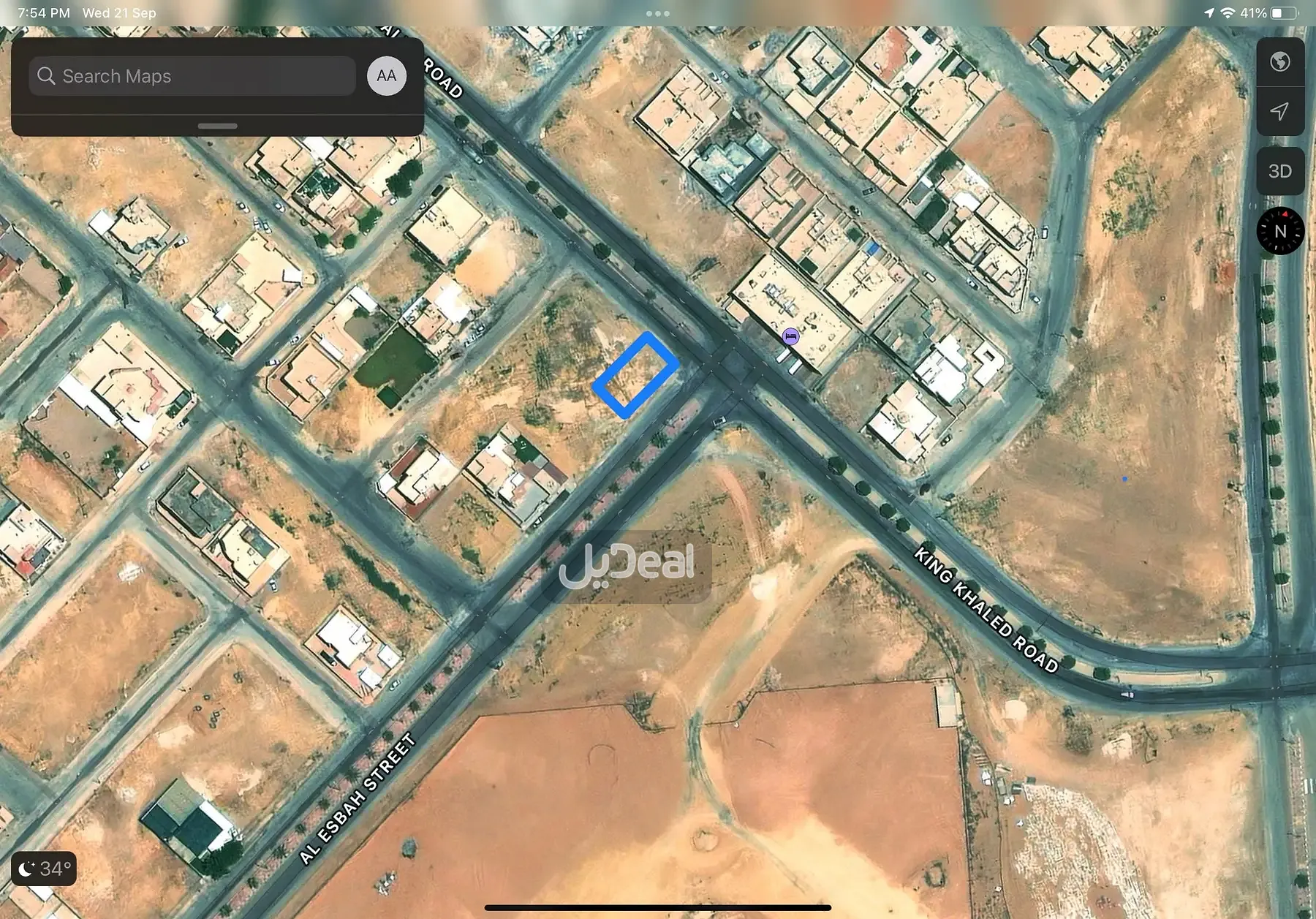Click the search card grabber handle
Screen dimensions: 1316x919
click(x=217, y=126)
